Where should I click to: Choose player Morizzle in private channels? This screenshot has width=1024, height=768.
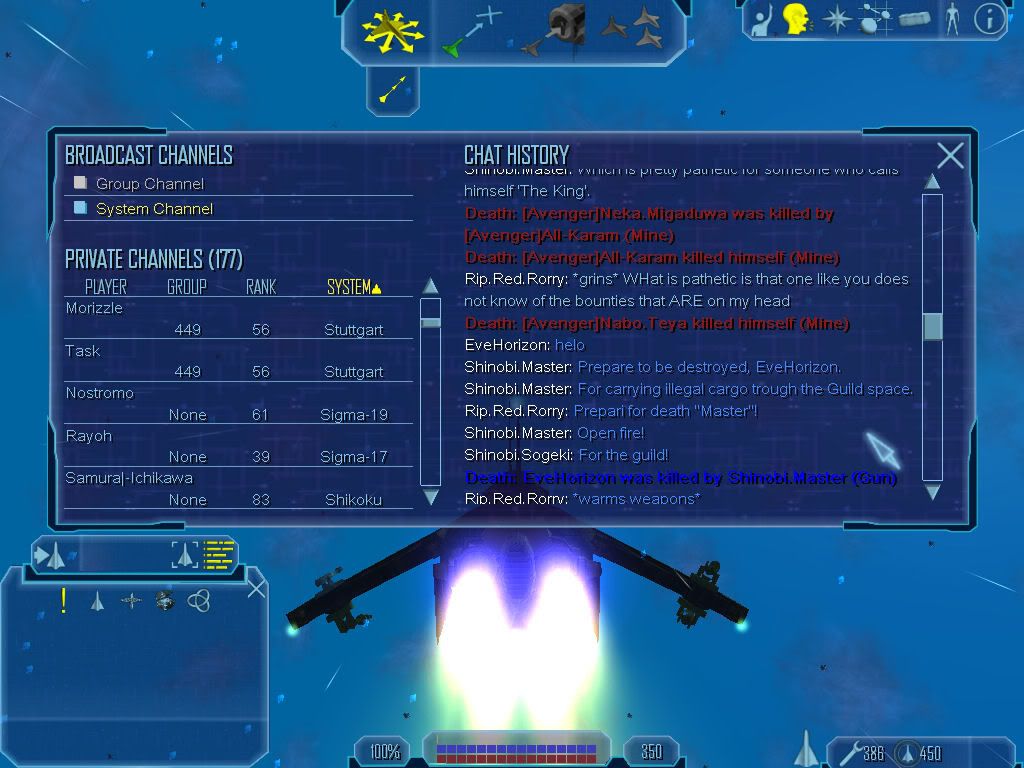coord(94,308)
